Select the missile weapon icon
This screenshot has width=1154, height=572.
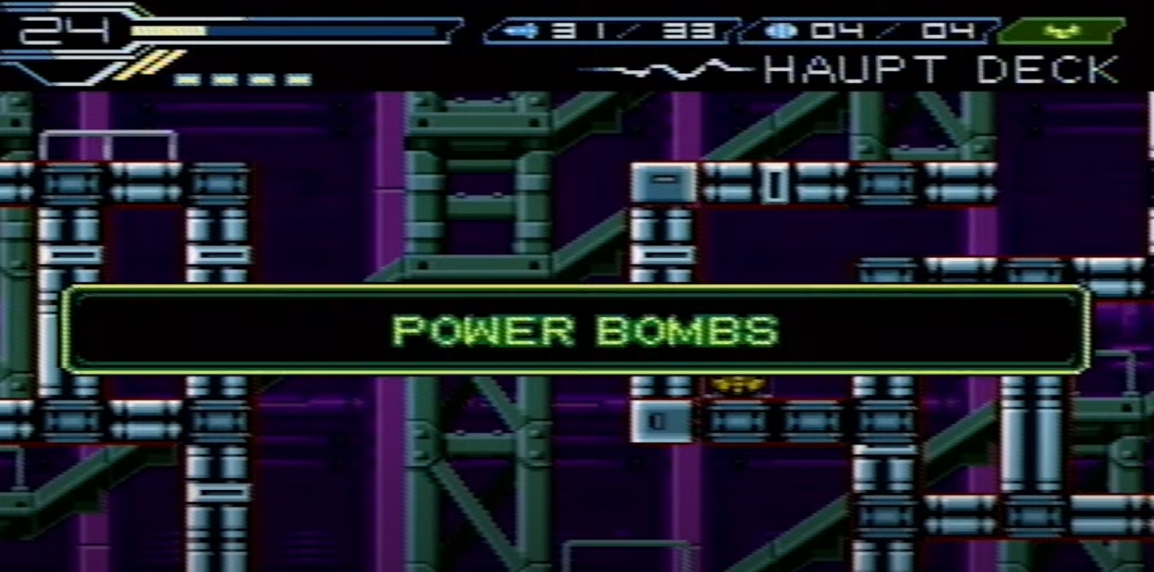[520, 31]
